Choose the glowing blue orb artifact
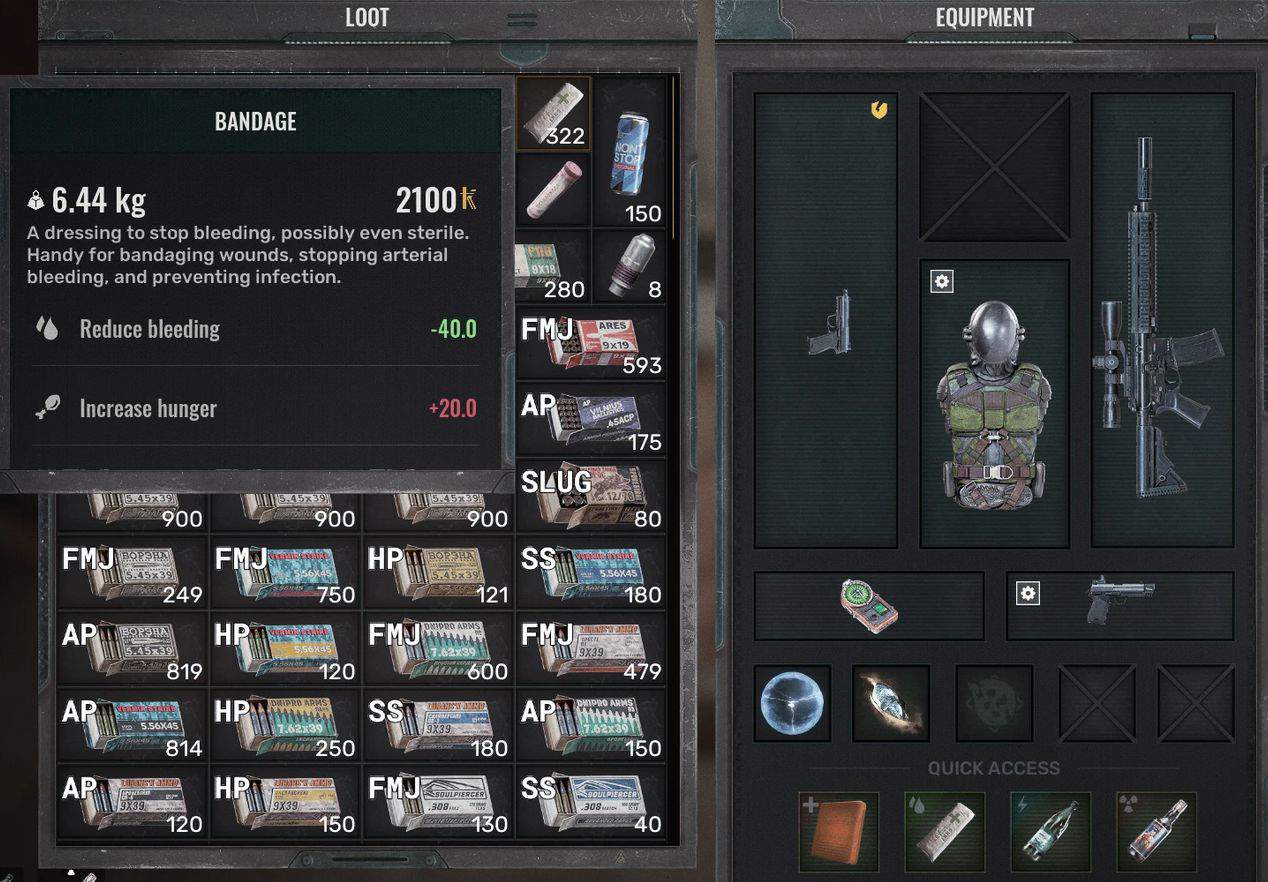 (792, 703)
